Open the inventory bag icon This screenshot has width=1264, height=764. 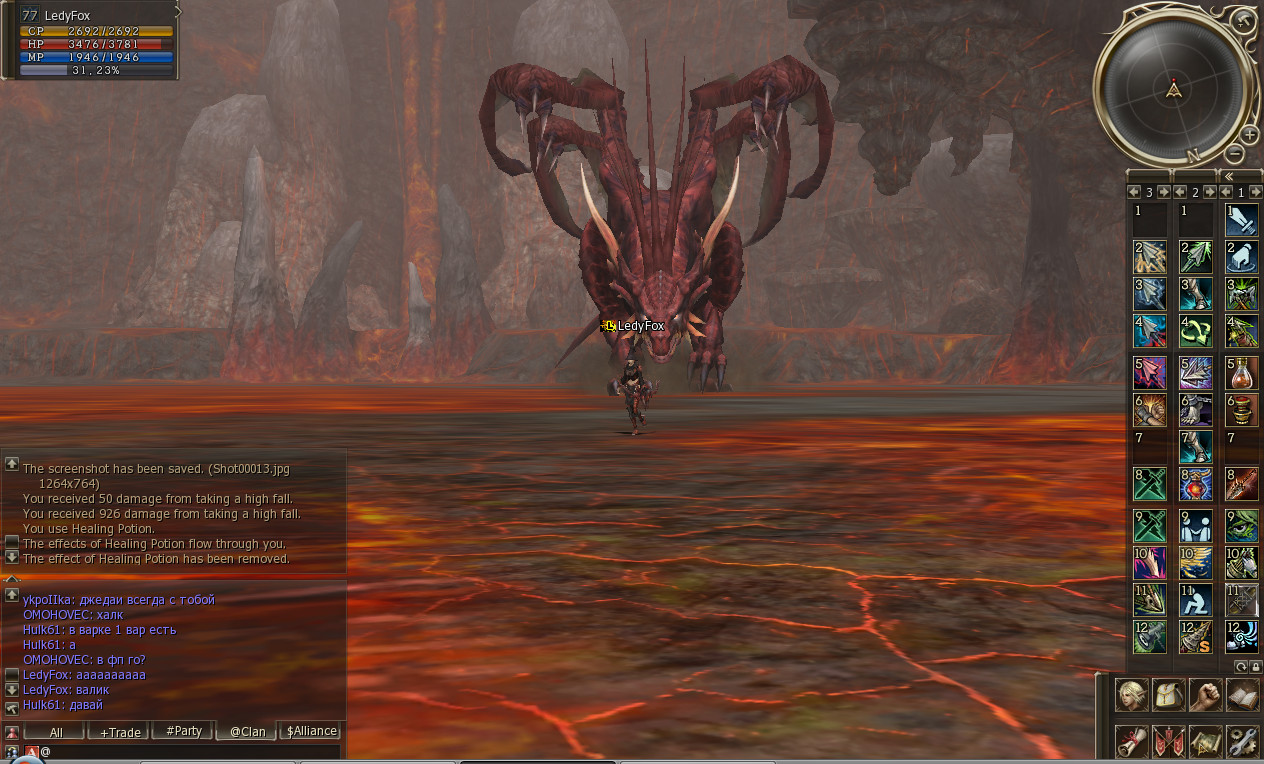tap(1169, 694)
